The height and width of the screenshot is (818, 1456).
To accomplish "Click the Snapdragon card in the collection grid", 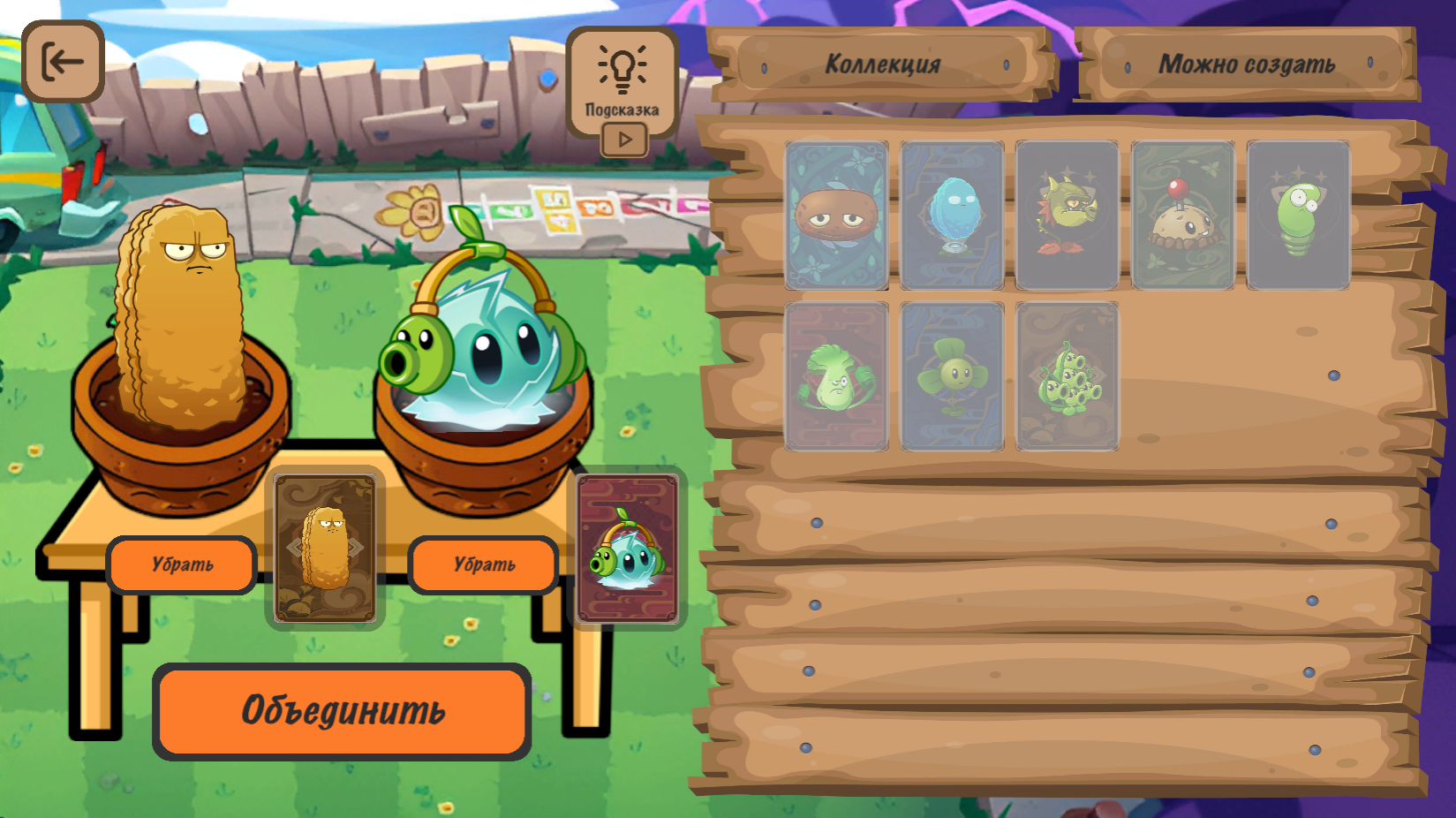I will (1067, 215).
